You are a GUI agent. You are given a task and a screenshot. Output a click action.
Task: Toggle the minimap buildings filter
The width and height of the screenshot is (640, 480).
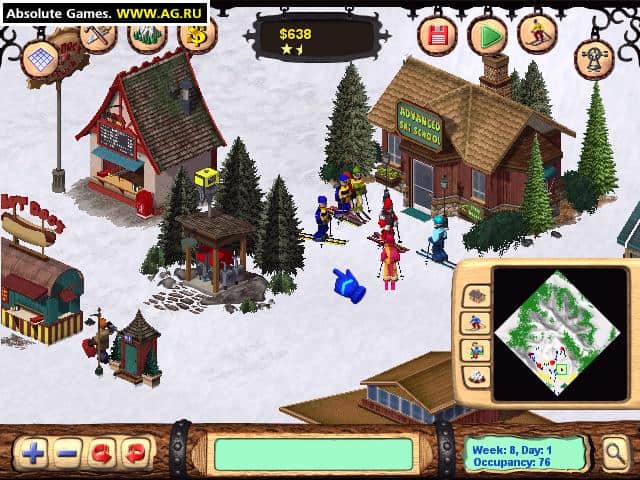tap(476, 296)
